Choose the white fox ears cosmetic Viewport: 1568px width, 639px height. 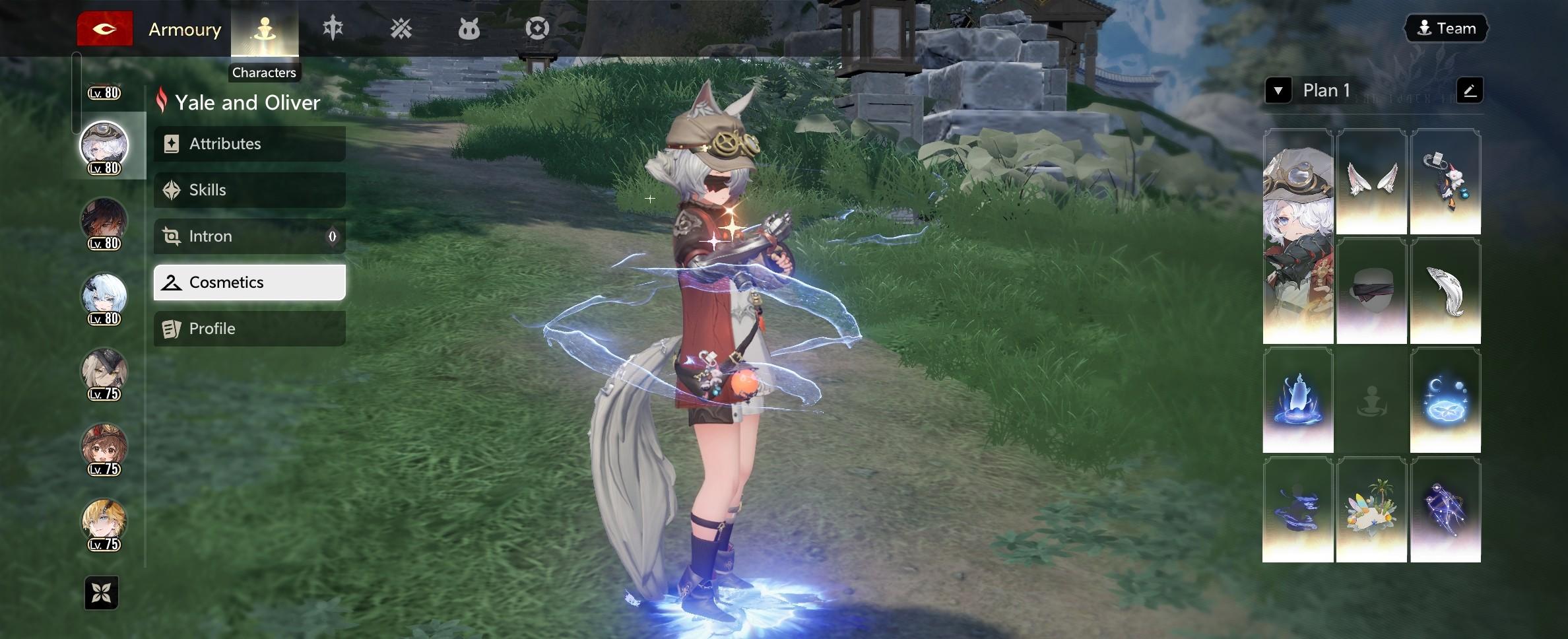1371,182
